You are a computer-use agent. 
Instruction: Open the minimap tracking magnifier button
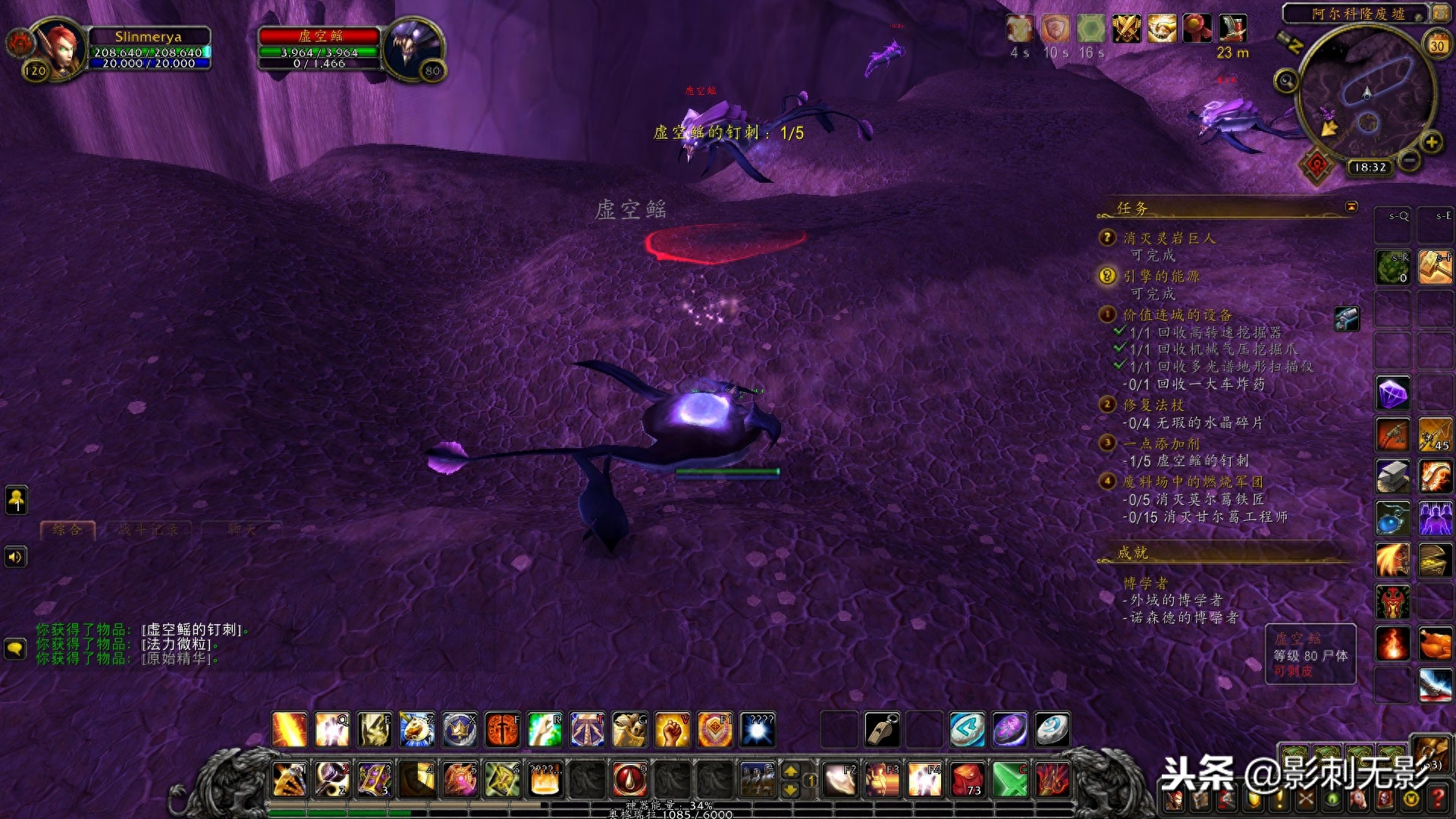tap(1285, 80)
